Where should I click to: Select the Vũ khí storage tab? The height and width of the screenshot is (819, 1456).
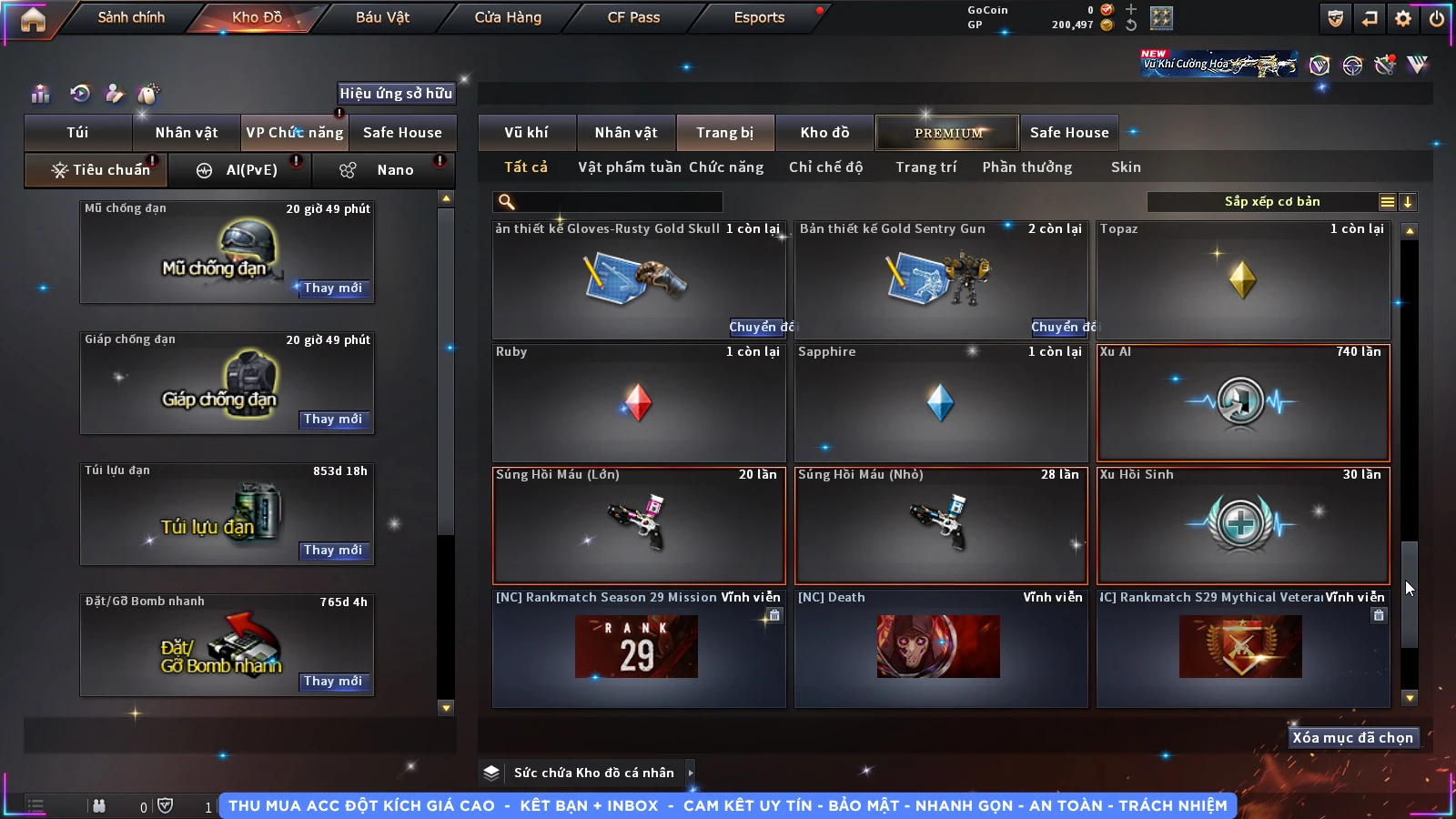(526, 133)
